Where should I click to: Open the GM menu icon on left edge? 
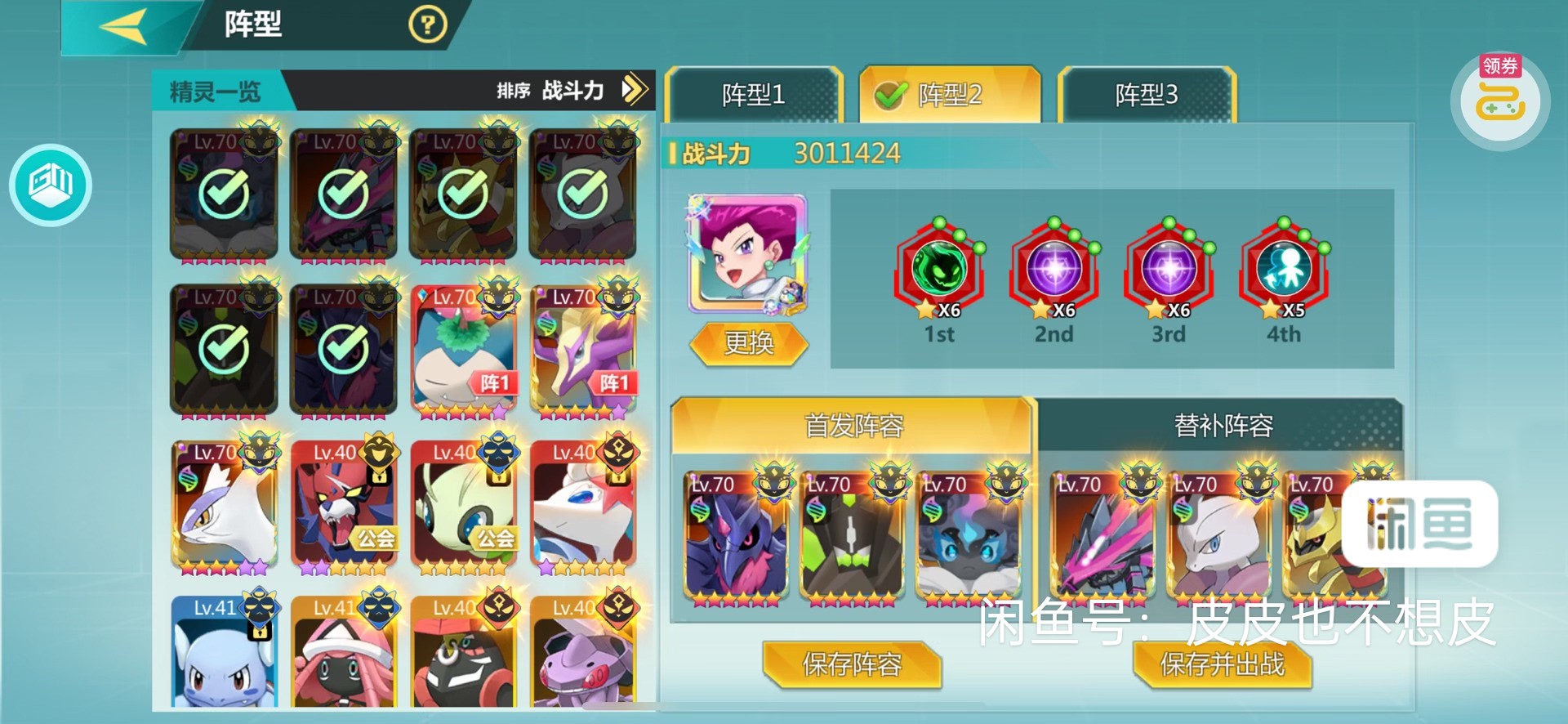coord(51,185)
